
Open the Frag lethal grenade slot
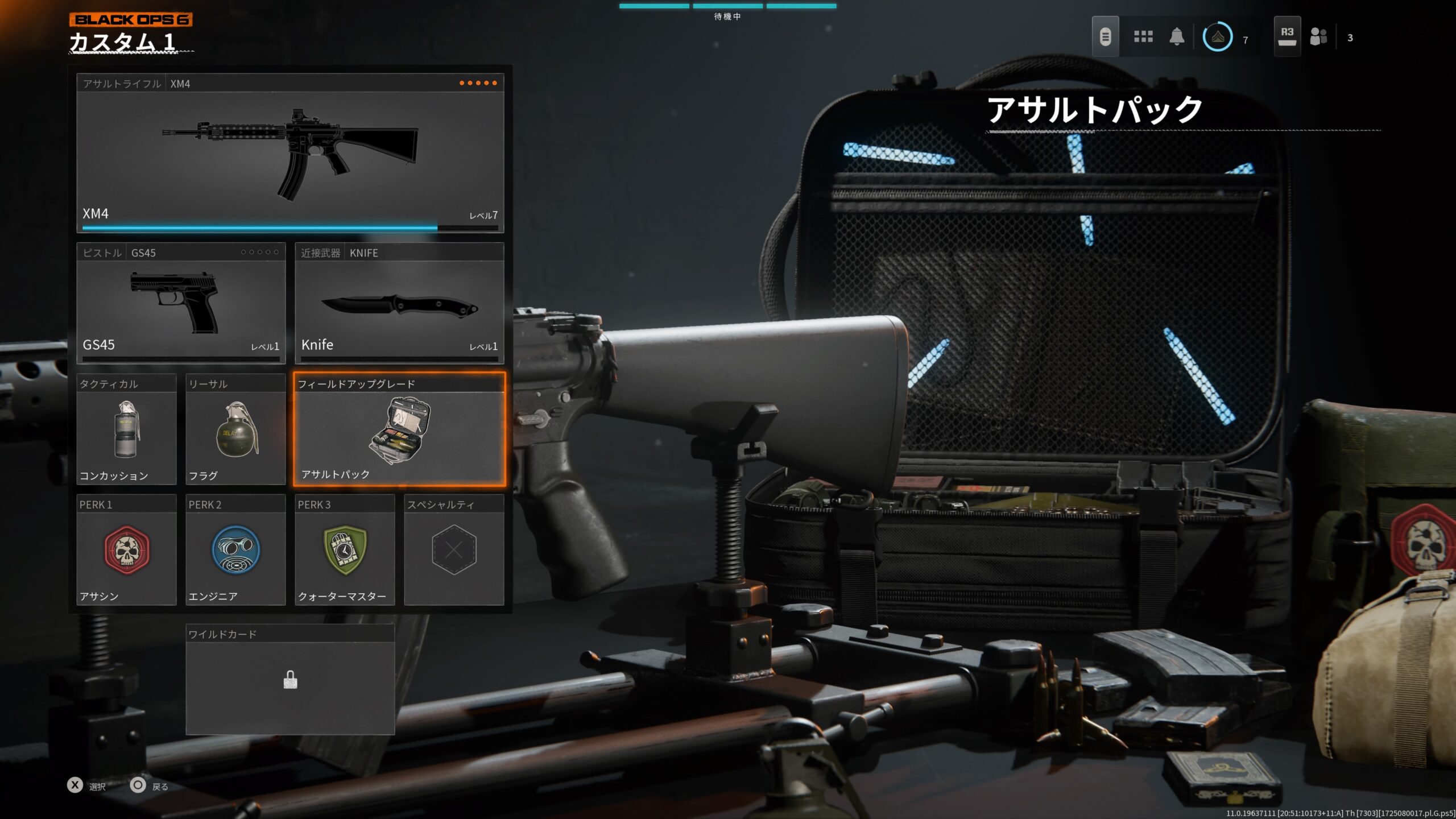coord(235,430)
